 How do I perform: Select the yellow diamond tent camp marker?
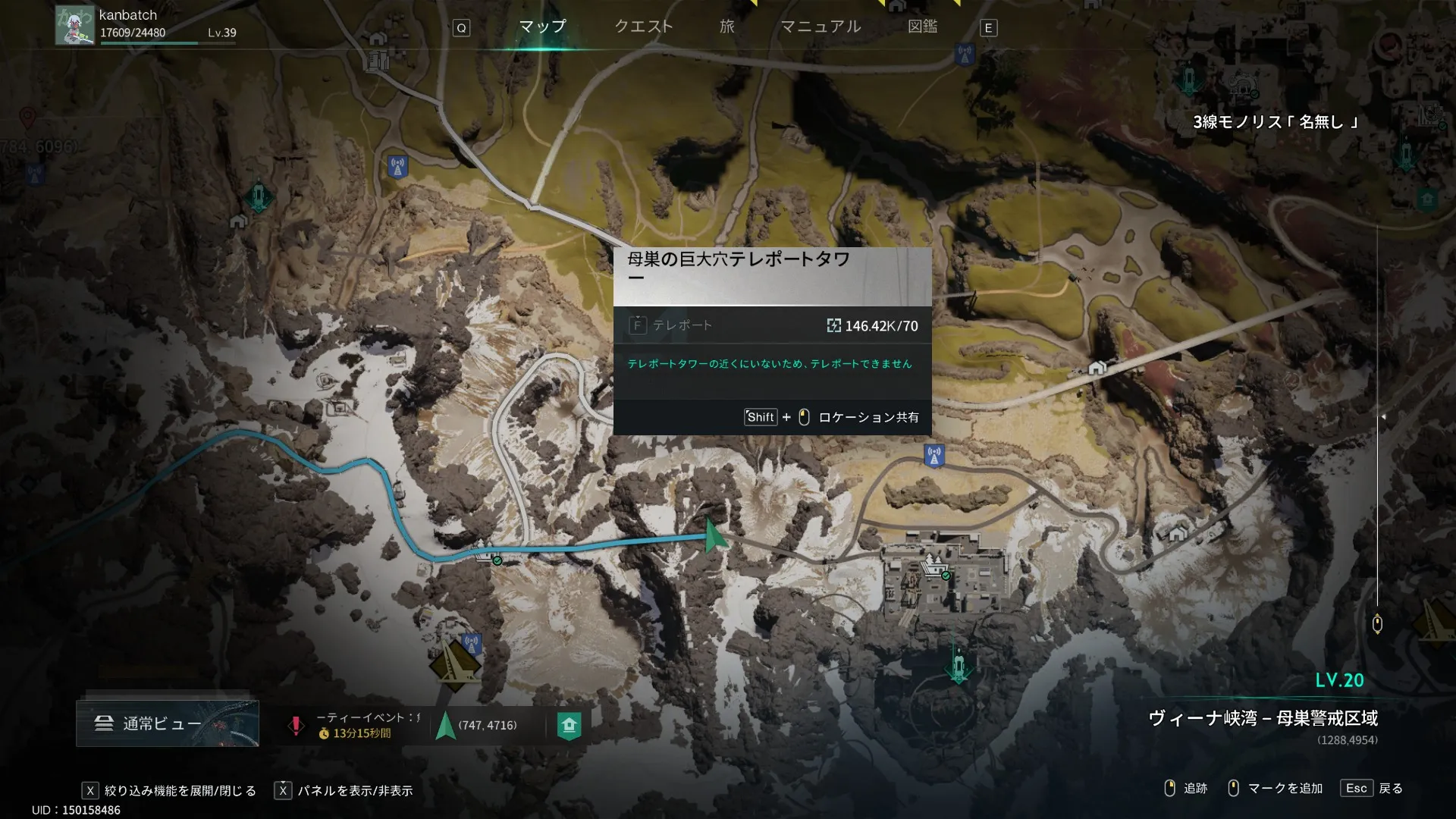(455, 665)
